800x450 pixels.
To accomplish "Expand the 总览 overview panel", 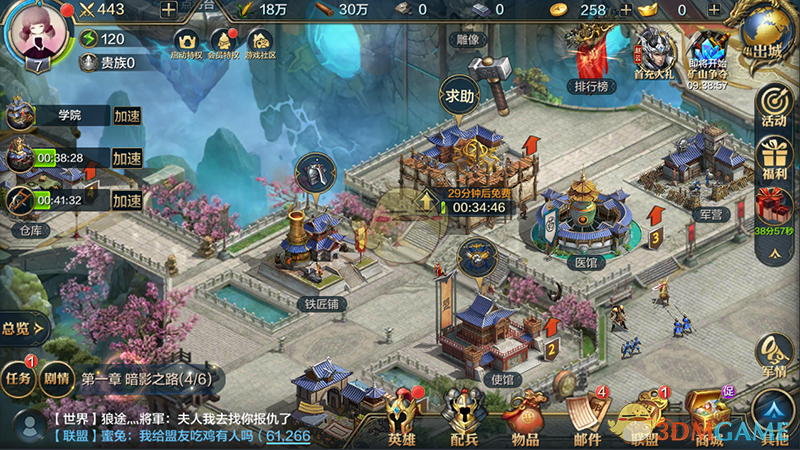I will tap(20, 327).
